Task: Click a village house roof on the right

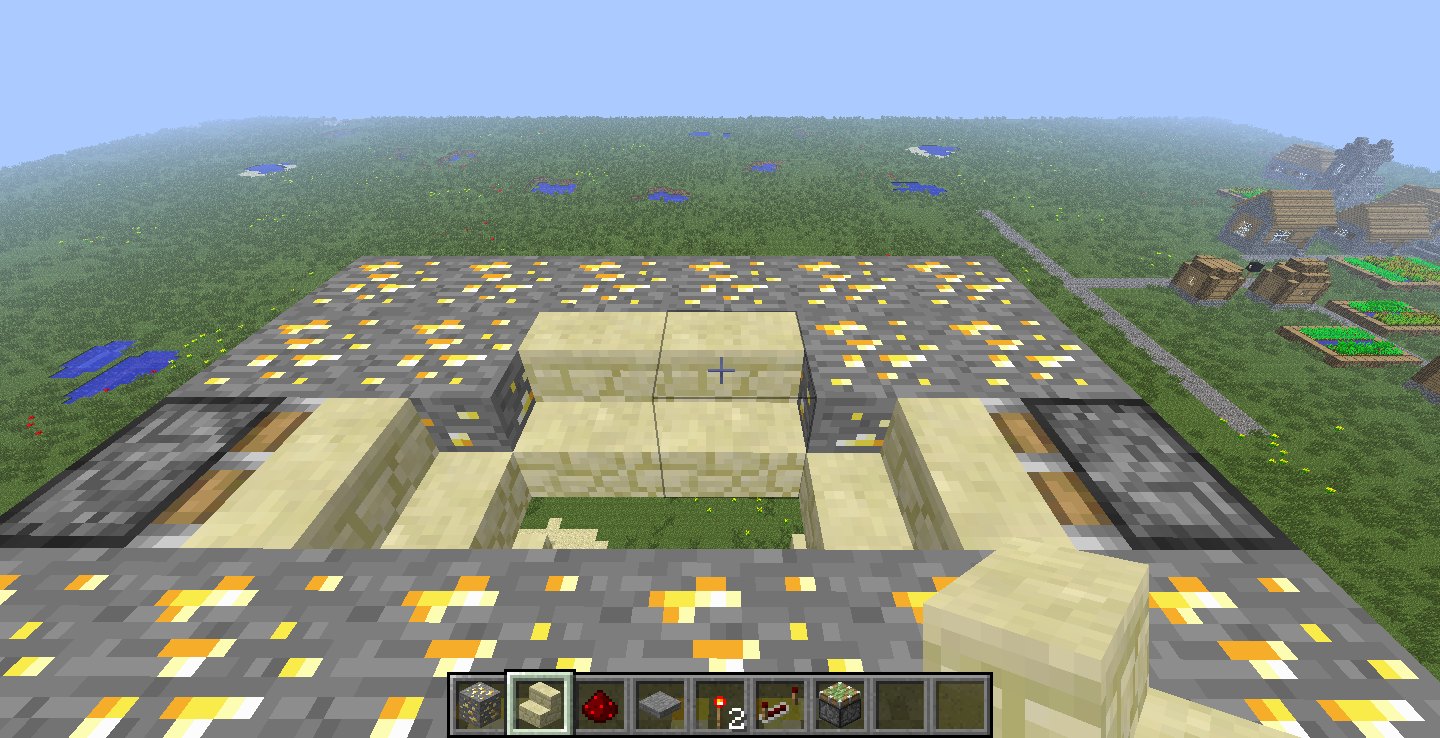Action: (1300, 200)
